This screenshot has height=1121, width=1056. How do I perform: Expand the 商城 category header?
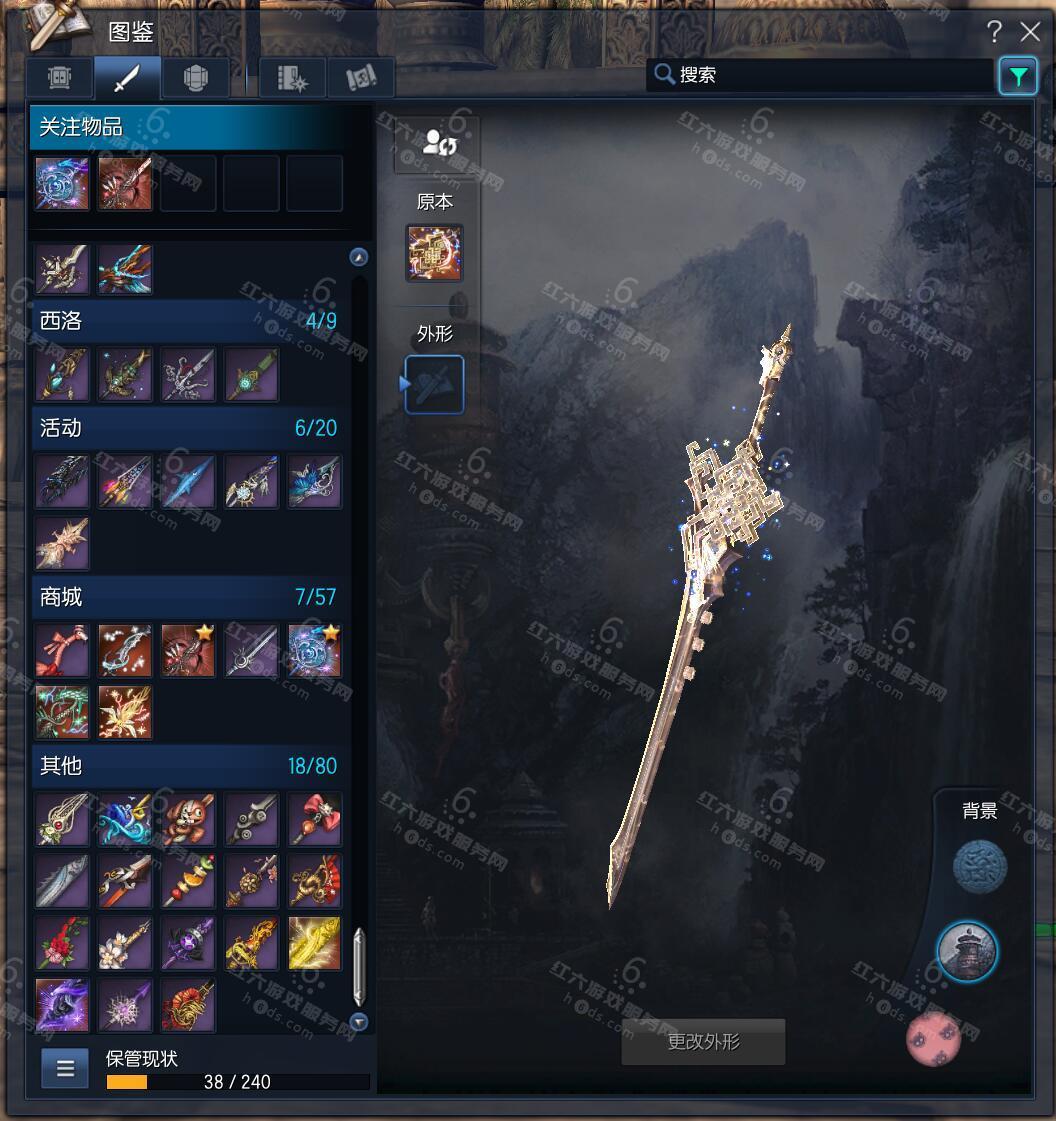point(187,597)
